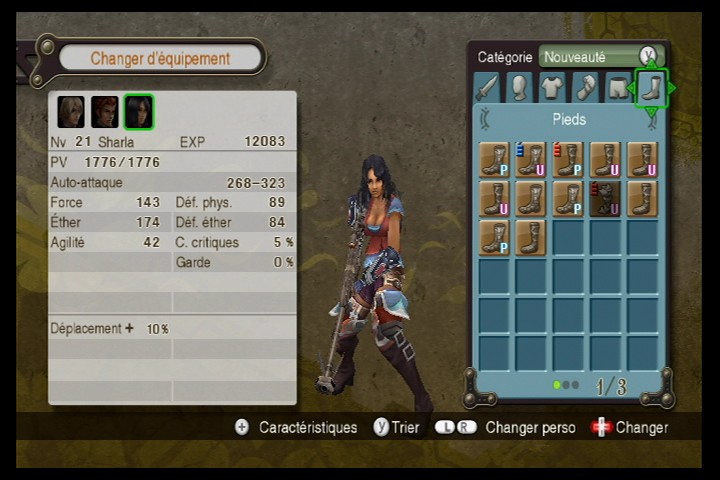The height and width of the screenshot is (480, 720).
Task: Open the leg shorts category tab
Action: (x=619, y=88)
